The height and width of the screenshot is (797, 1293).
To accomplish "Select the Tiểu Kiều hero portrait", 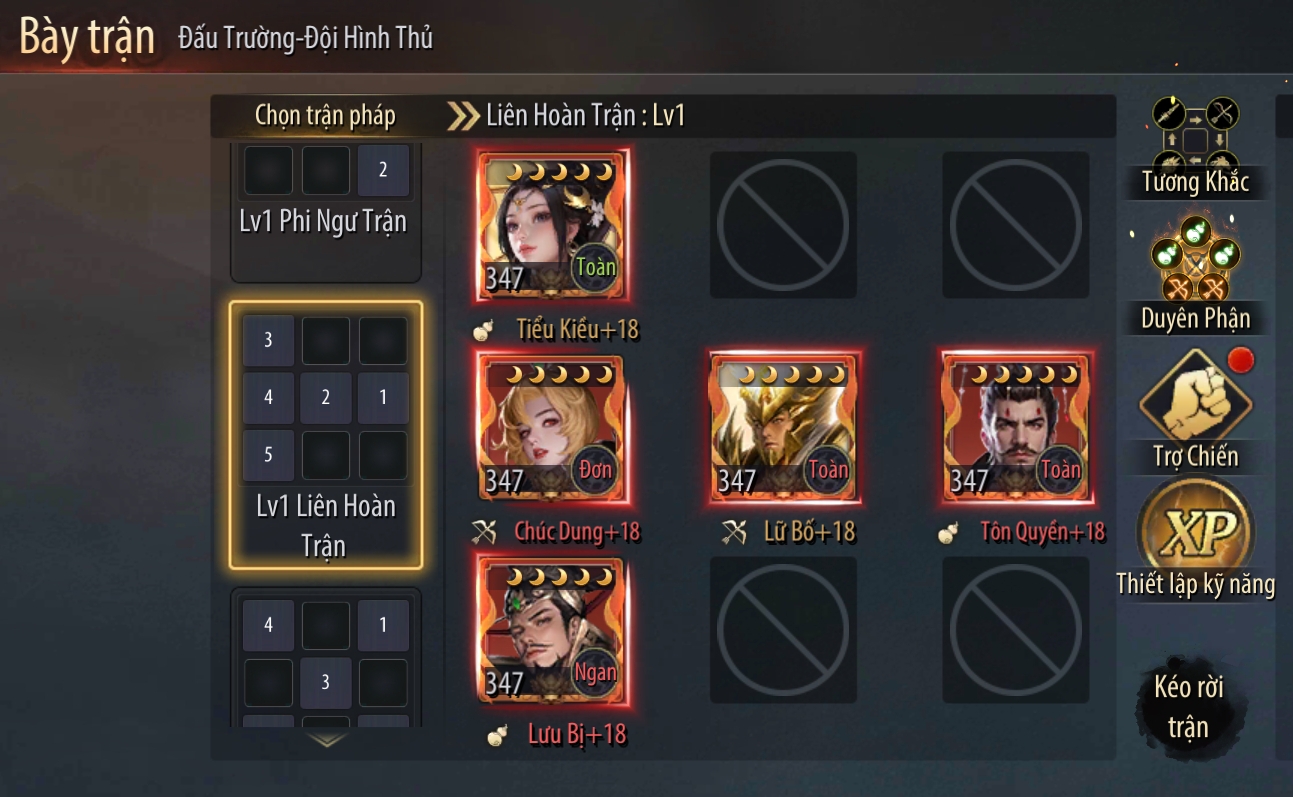I will [x=553, y=227].
